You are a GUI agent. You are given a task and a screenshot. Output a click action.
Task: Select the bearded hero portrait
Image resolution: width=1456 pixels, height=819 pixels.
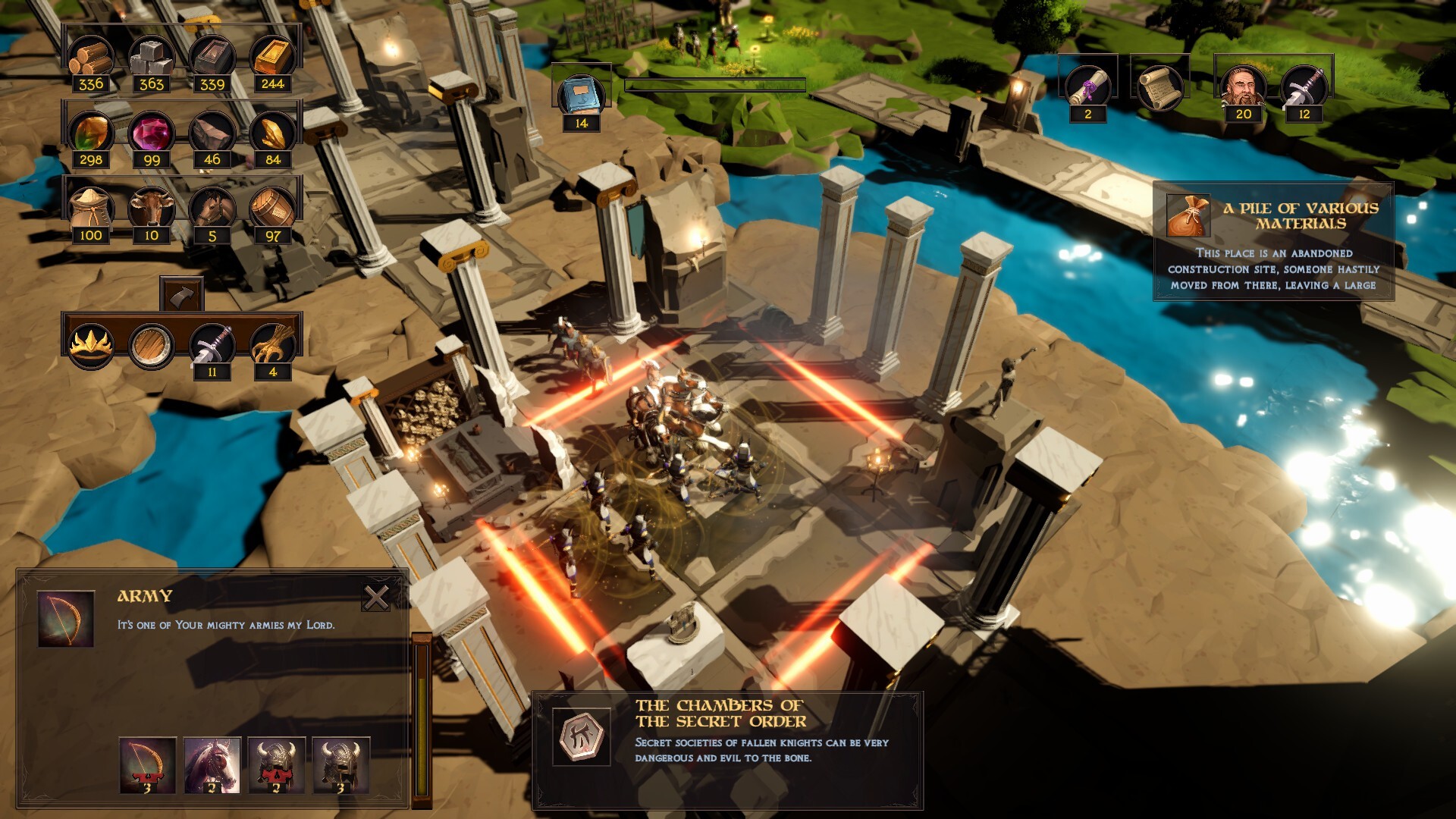pos(1244,86)
